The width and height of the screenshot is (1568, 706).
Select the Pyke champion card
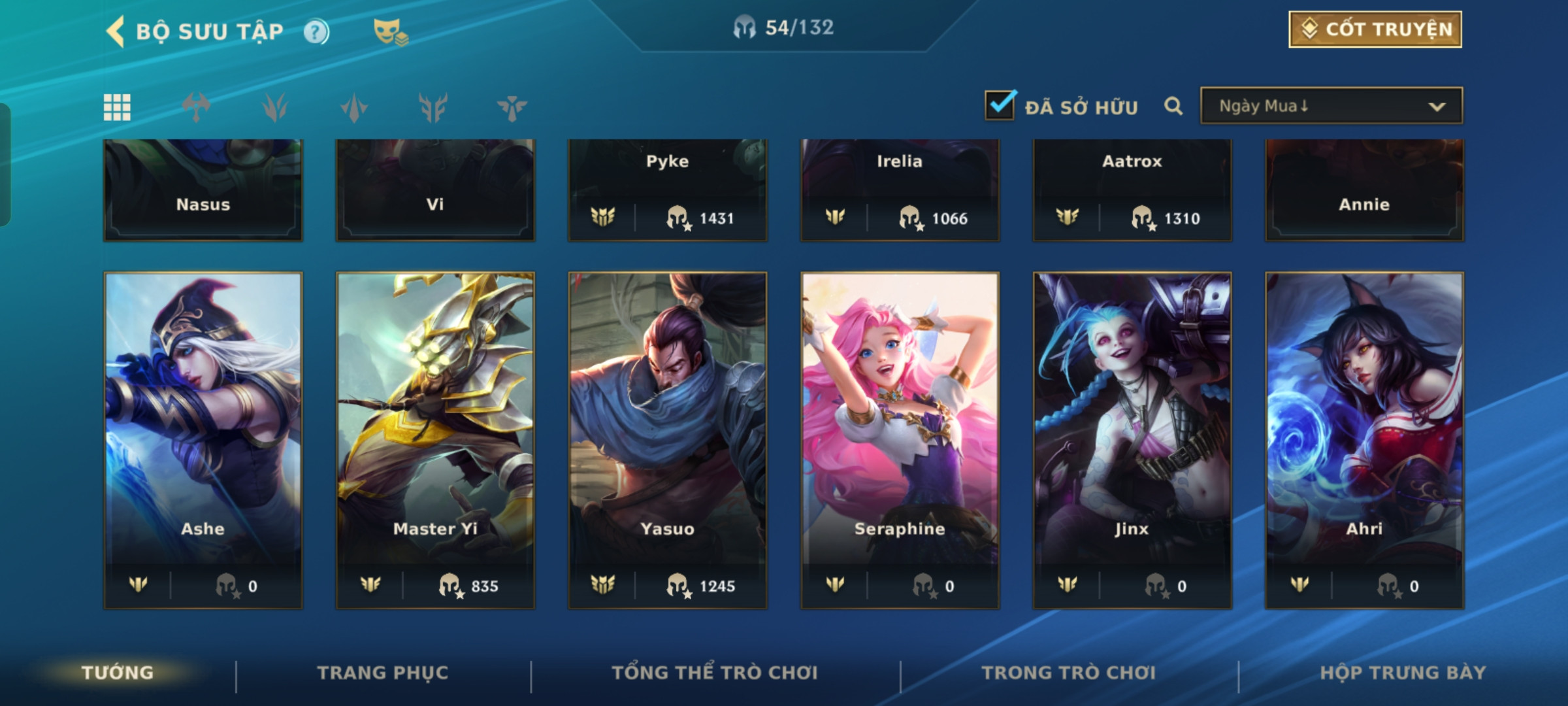click(668, 190)
